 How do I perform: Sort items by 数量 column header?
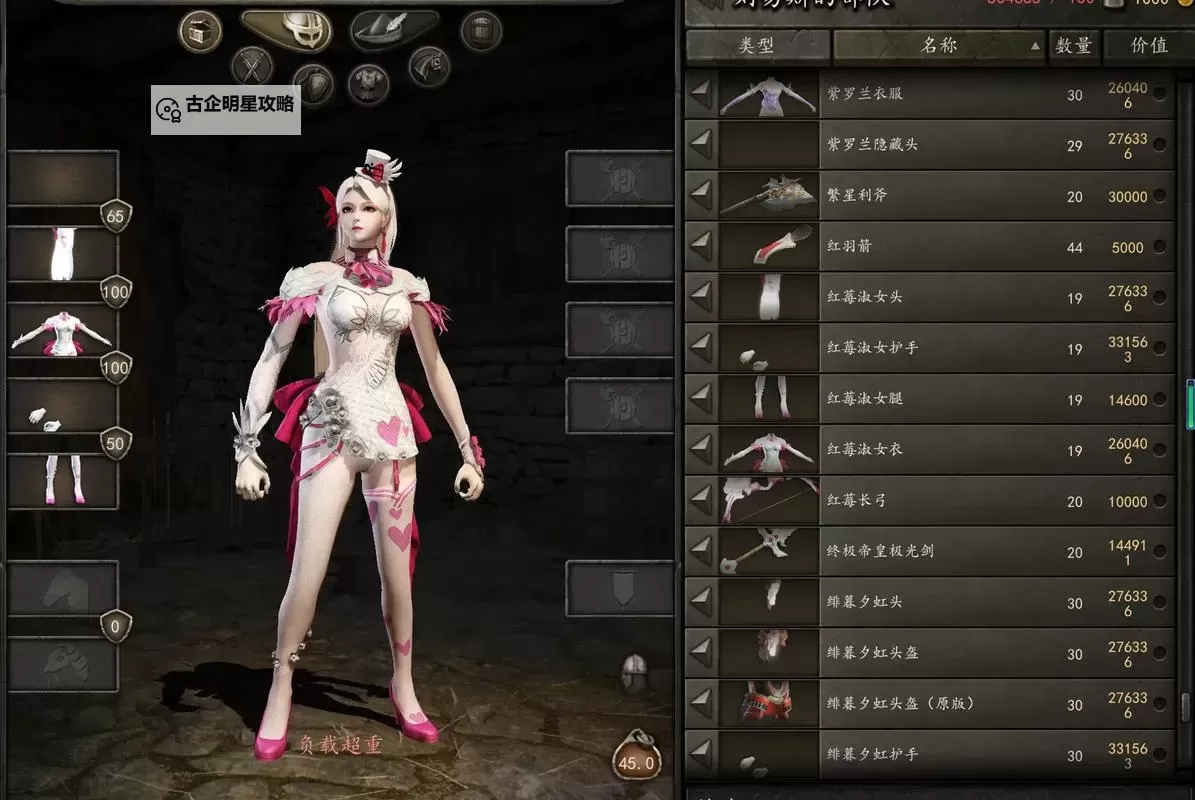pyautogui.click(x=1073, y=46)
